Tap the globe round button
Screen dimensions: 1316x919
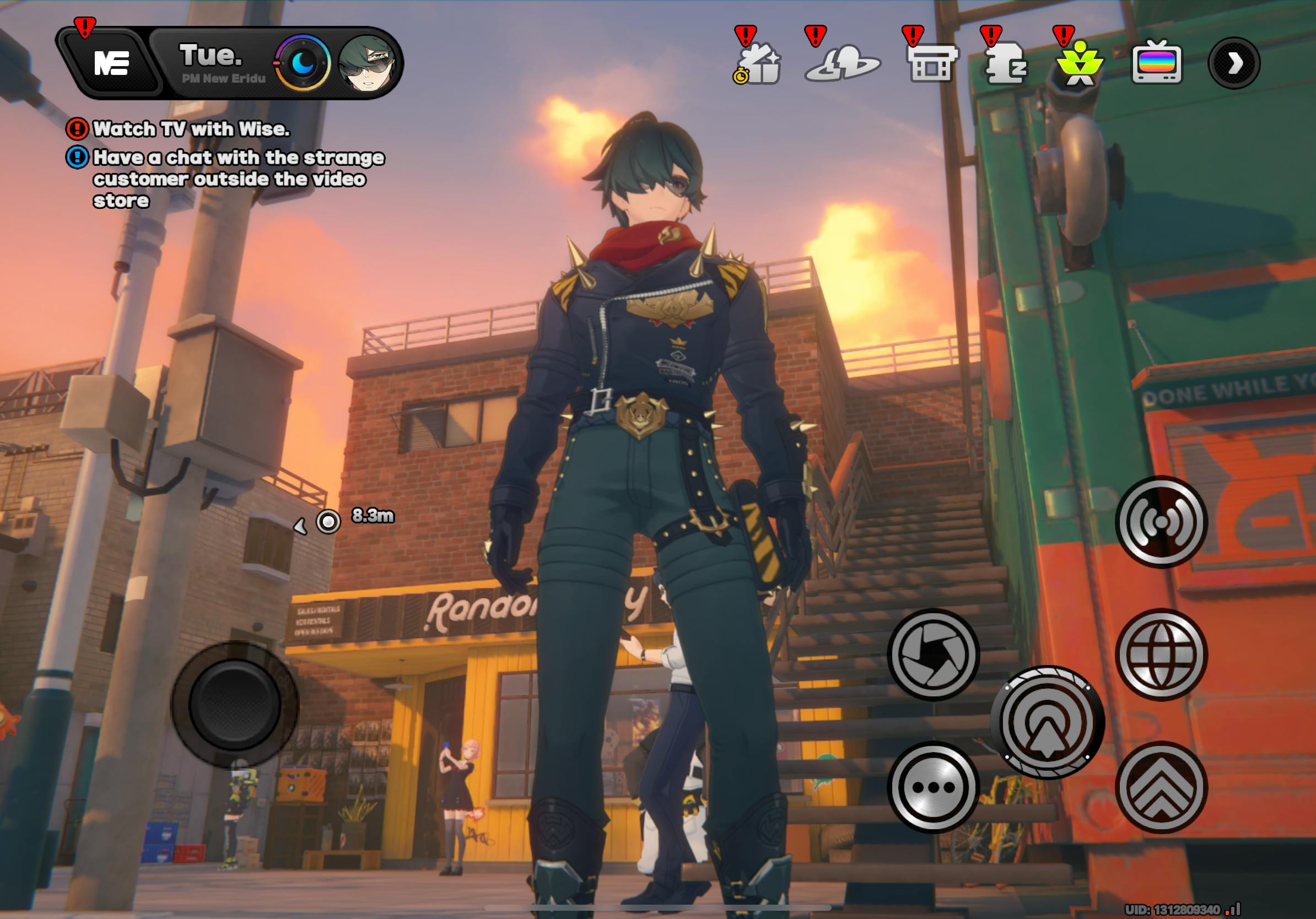[1161, 655]
